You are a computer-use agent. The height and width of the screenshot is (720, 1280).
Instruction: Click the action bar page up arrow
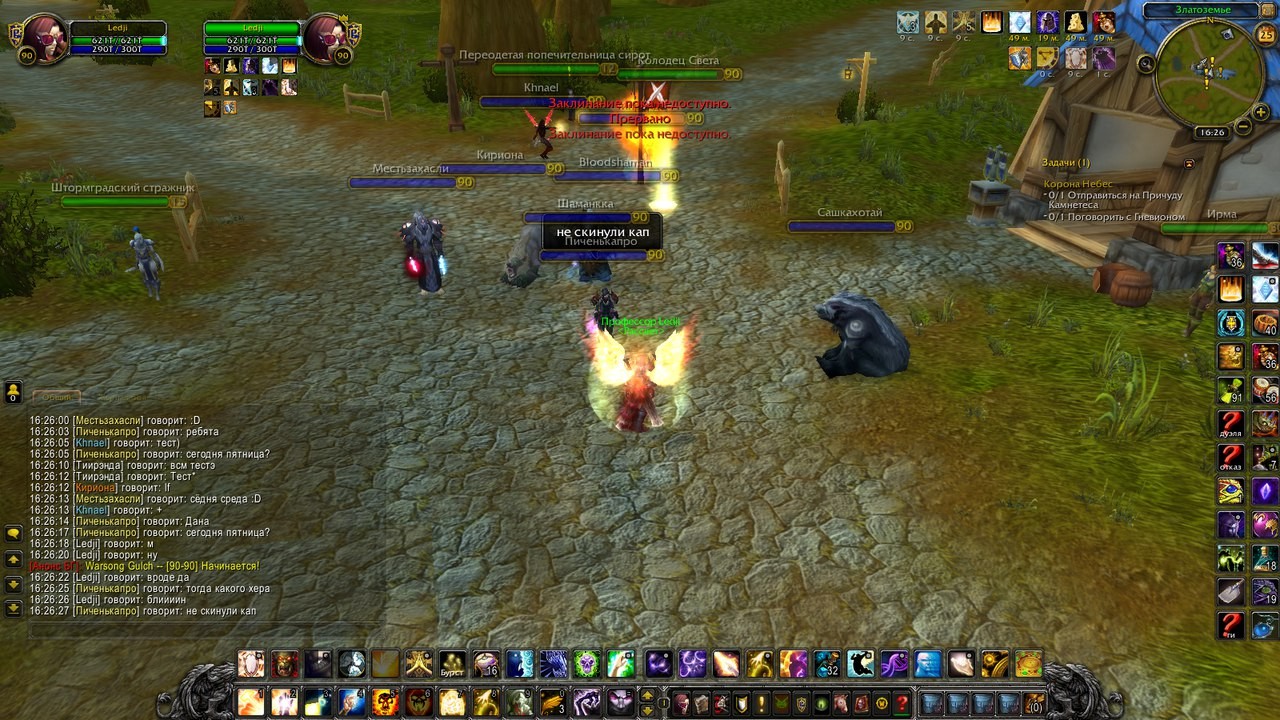(647, 695)
